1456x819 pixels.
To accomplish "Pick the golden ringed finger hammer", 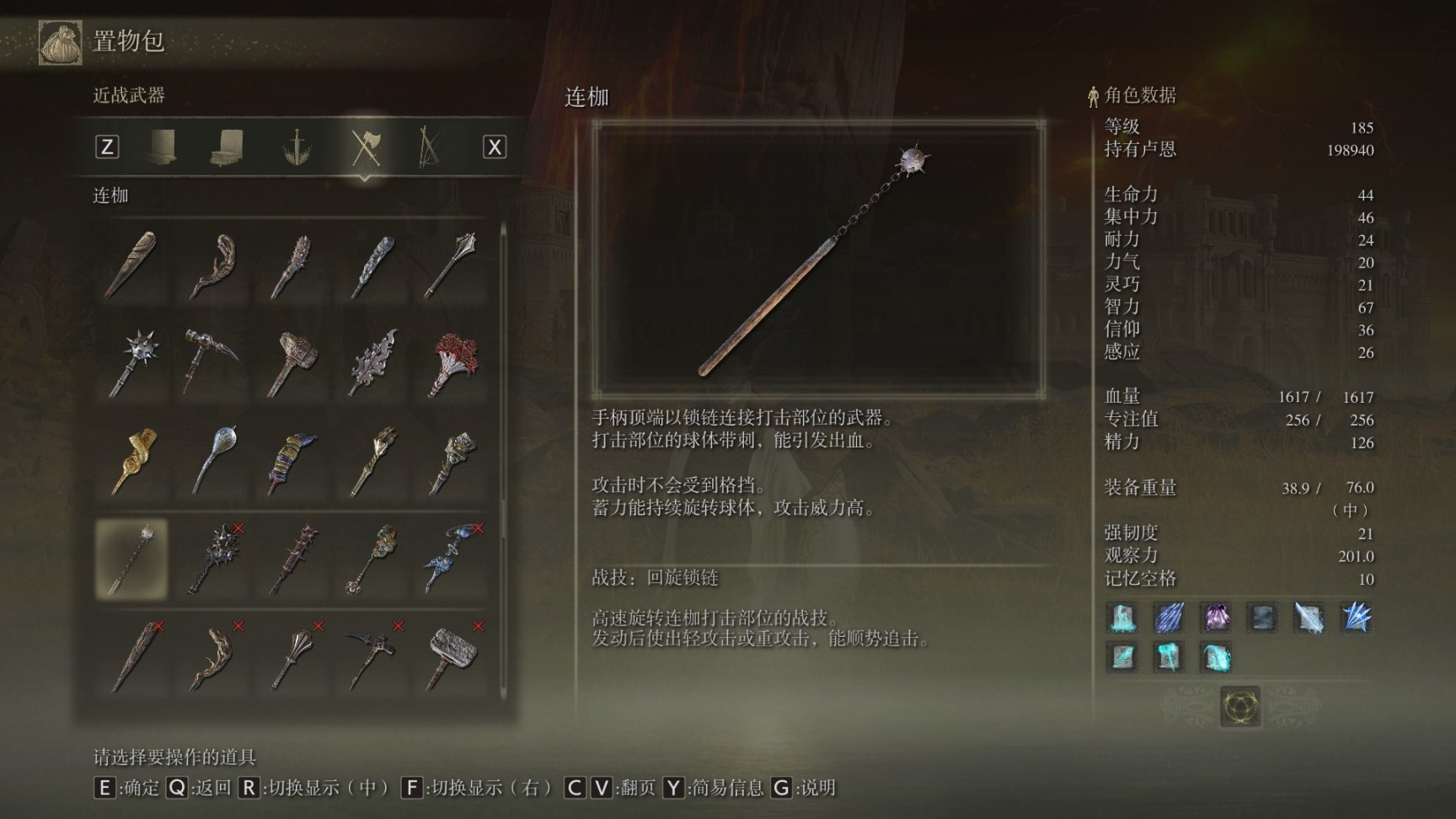I will [135, 460].
